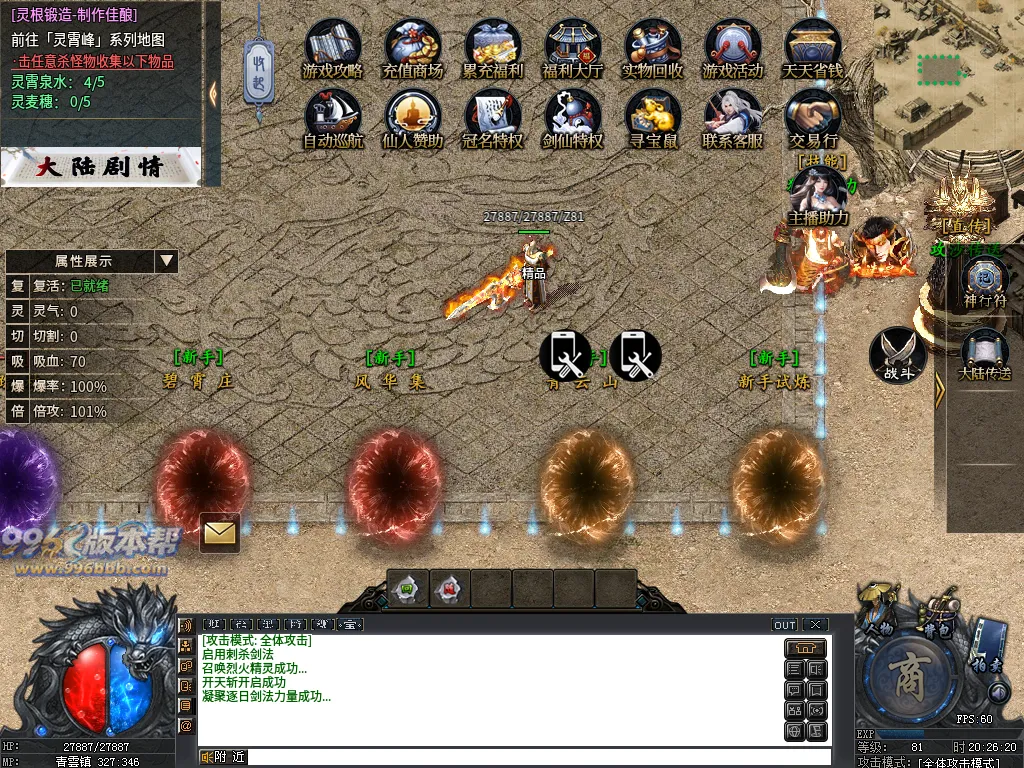Open the 天天省钱 treasure chest icon
This screenshot has width=1024, height=768.
coord(813,46)
